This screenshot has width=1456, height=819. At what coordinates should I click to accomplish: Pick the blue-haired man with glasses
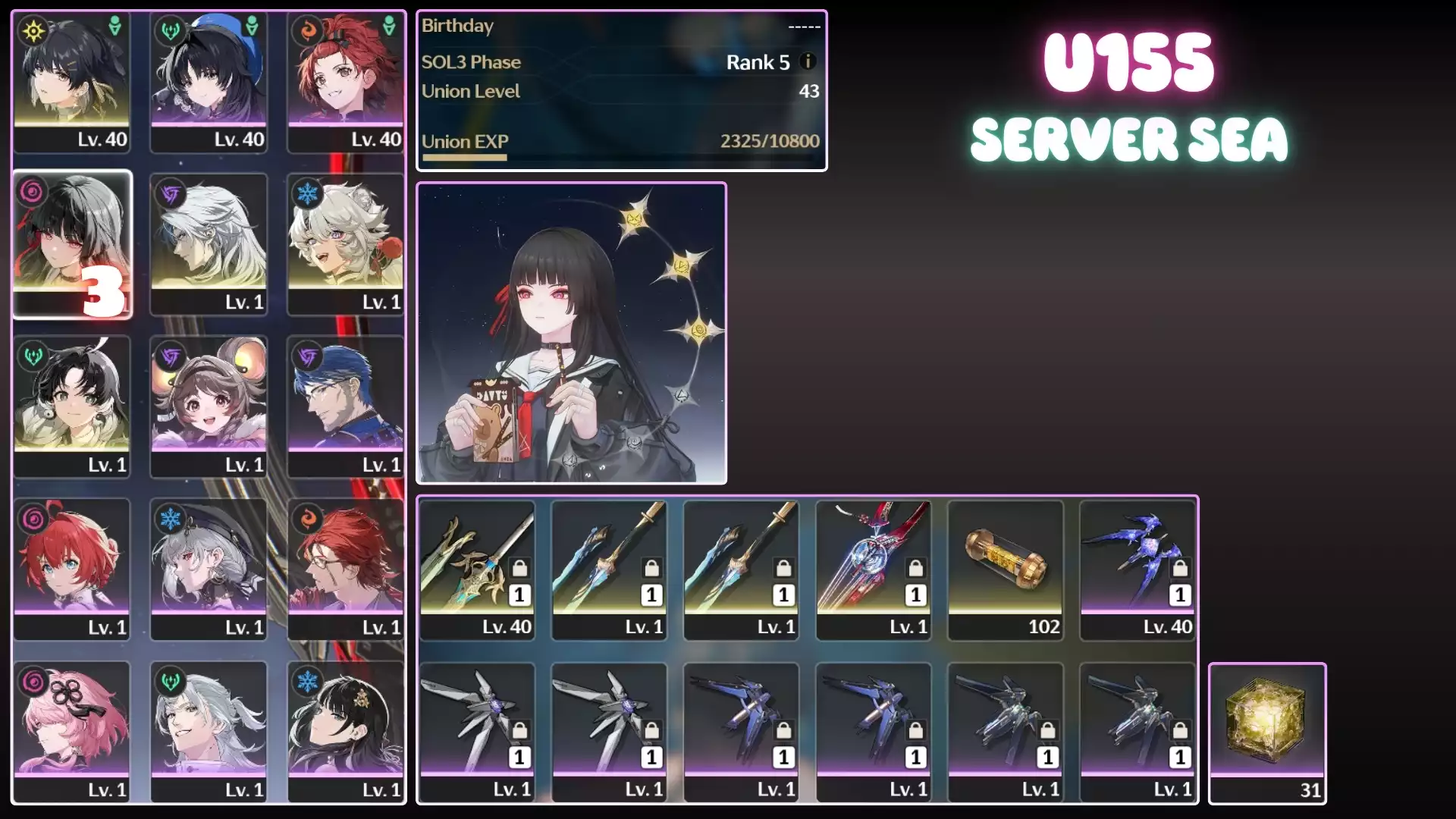tap(346, 406)
